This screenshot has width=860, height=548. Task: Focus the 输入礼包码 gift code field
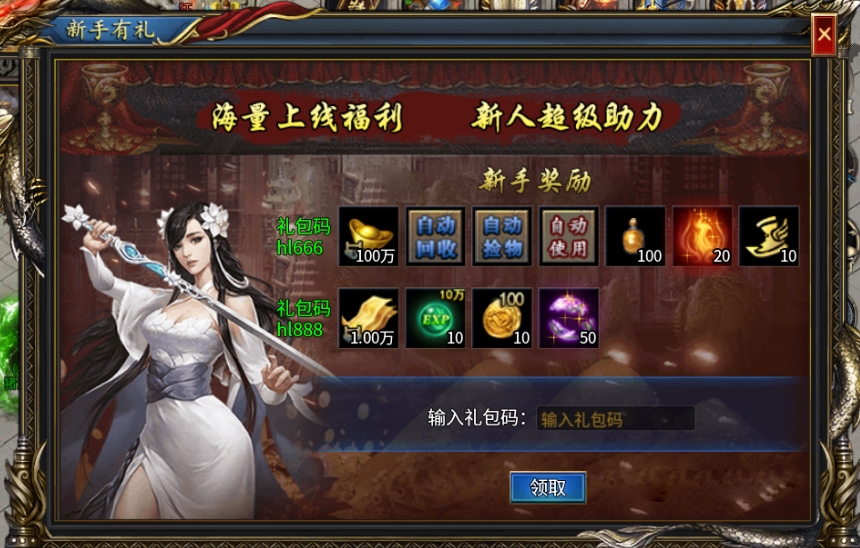pos(614,419)
